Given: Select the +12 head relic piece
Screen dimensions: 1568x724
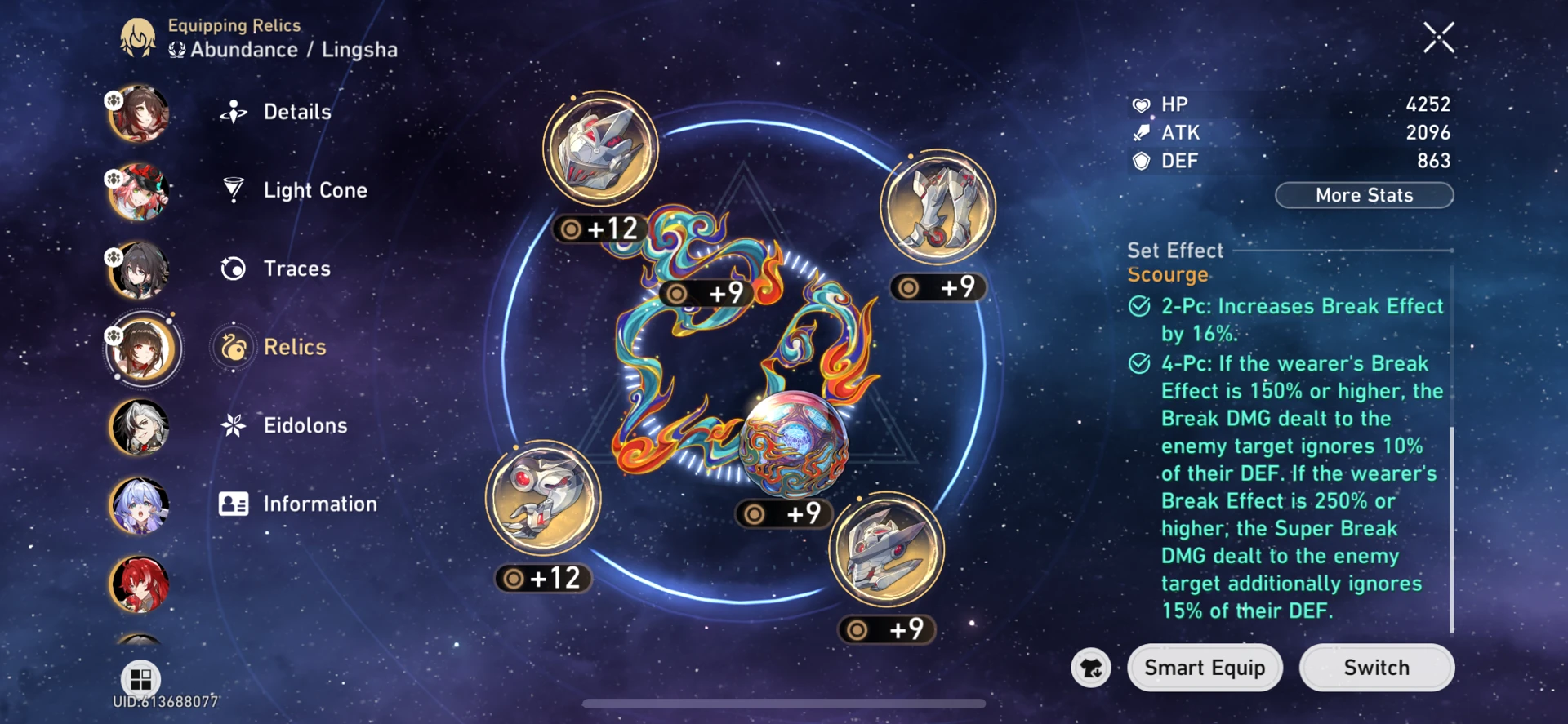Looking at the screenshot, I should (x=600, y=147).
